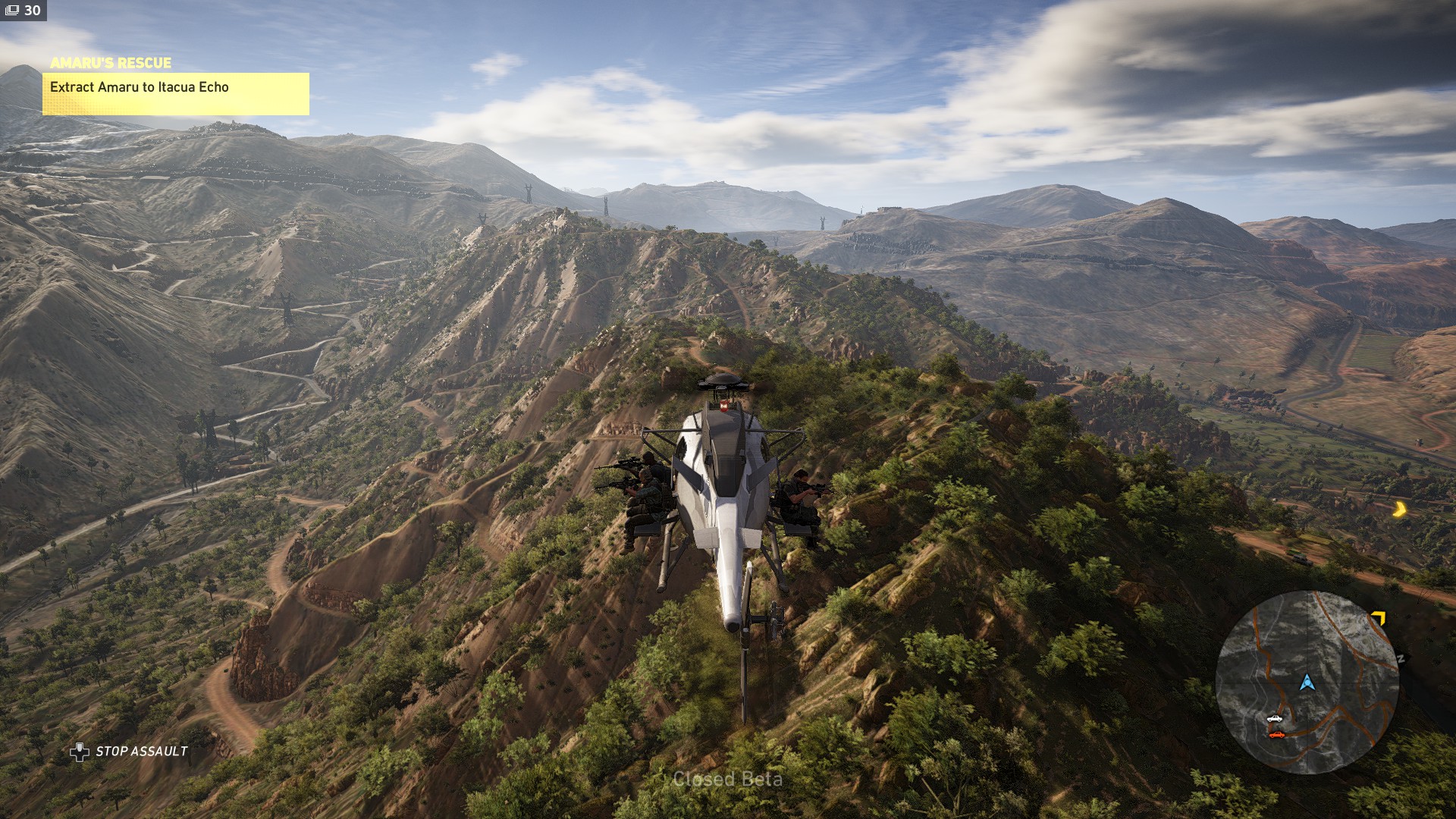Select the orange car marker on the minimap
Screen dimensions: 1456x819
pos(1277,734)
